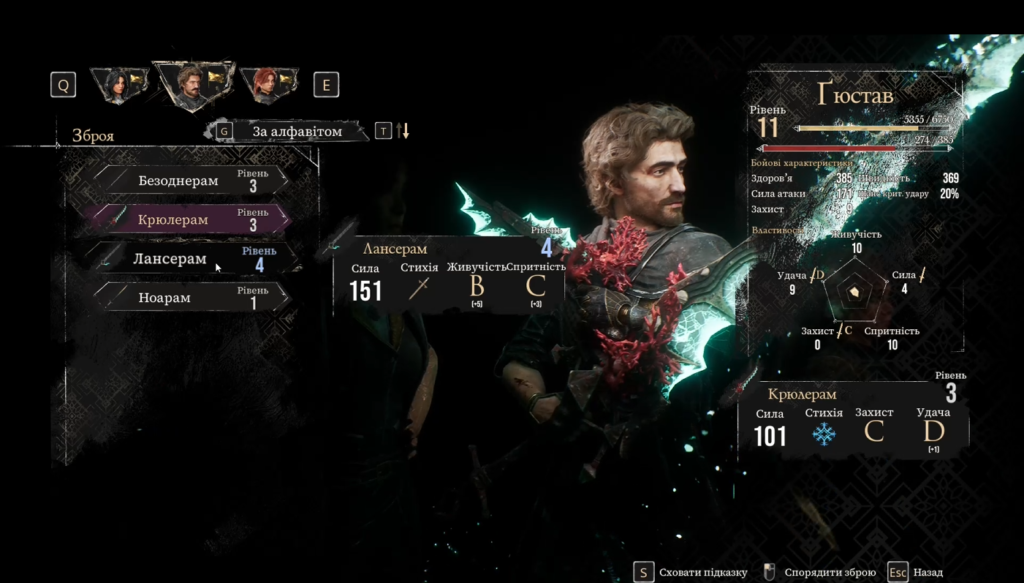Viewport: 1024px width, 583px height.
Task: Select the Безоднерам weapon entry
Action: [x=188, y=180]
